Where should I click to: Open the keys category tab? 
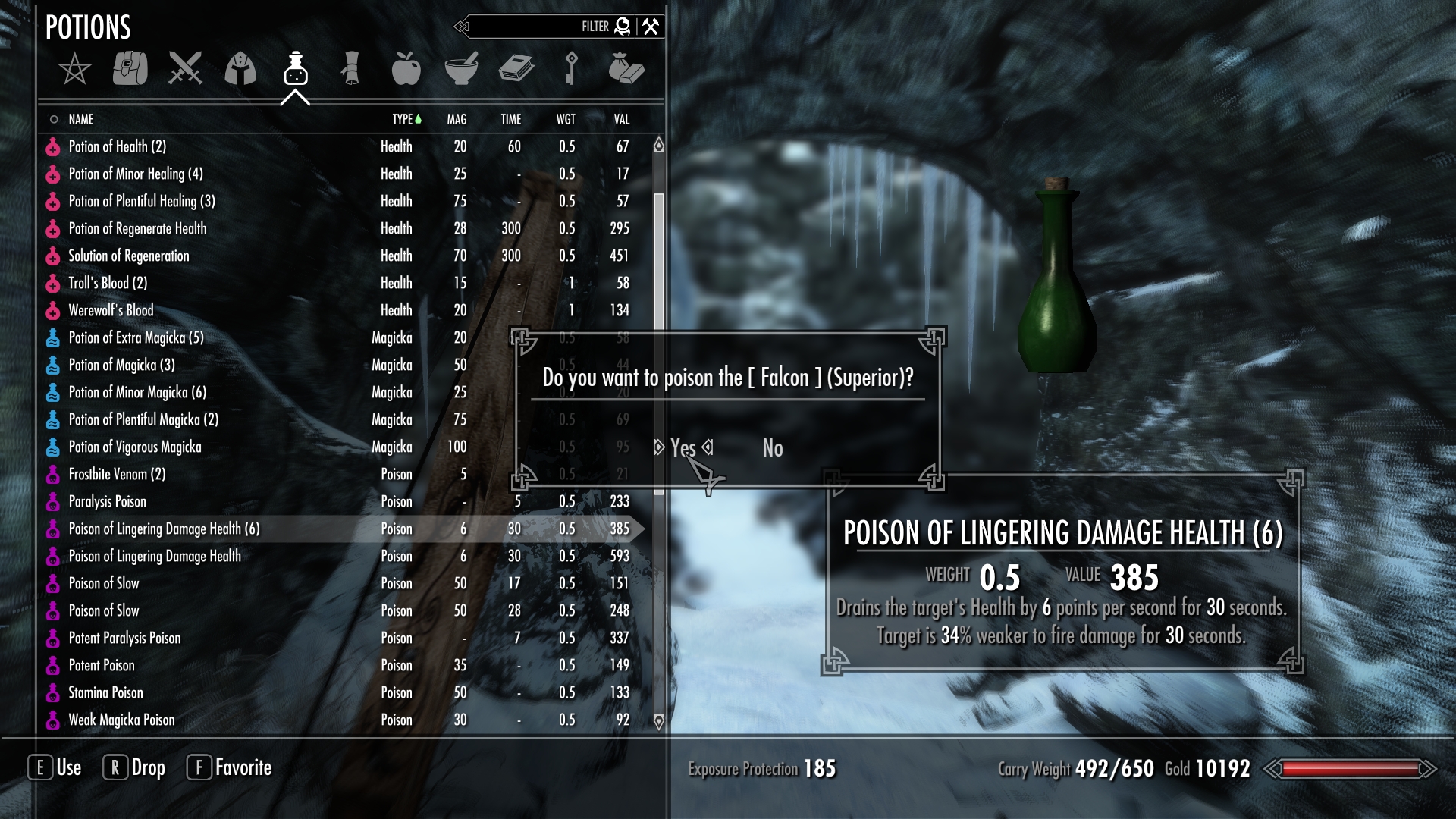[x=571, y=69]
